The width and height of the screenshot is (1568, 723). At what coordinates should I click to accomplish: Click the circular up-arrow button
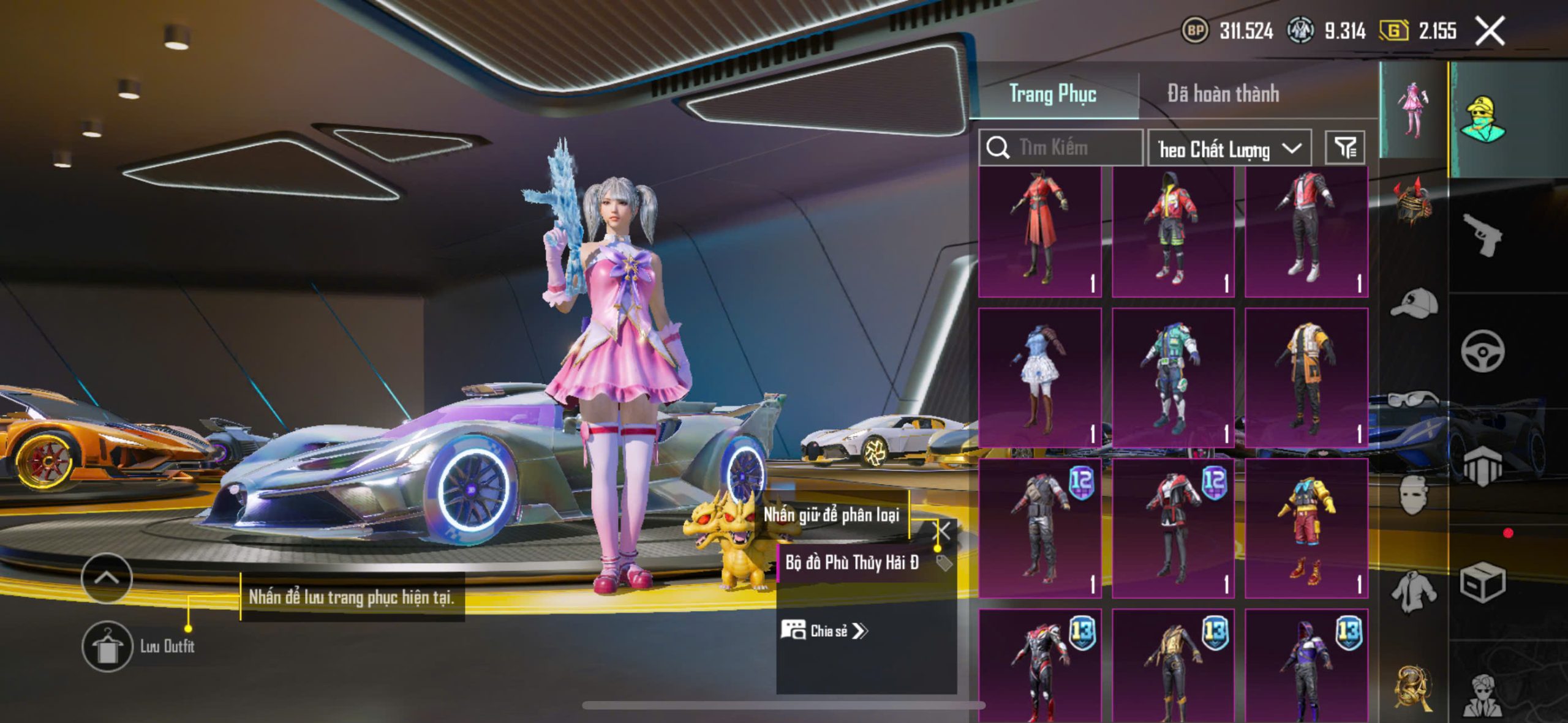pos(107,578)
